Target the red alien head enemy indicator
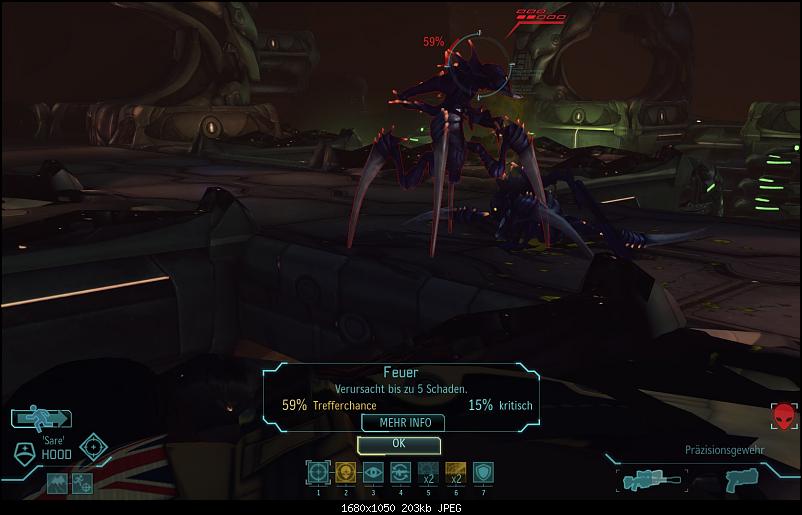 click(782, 416)
